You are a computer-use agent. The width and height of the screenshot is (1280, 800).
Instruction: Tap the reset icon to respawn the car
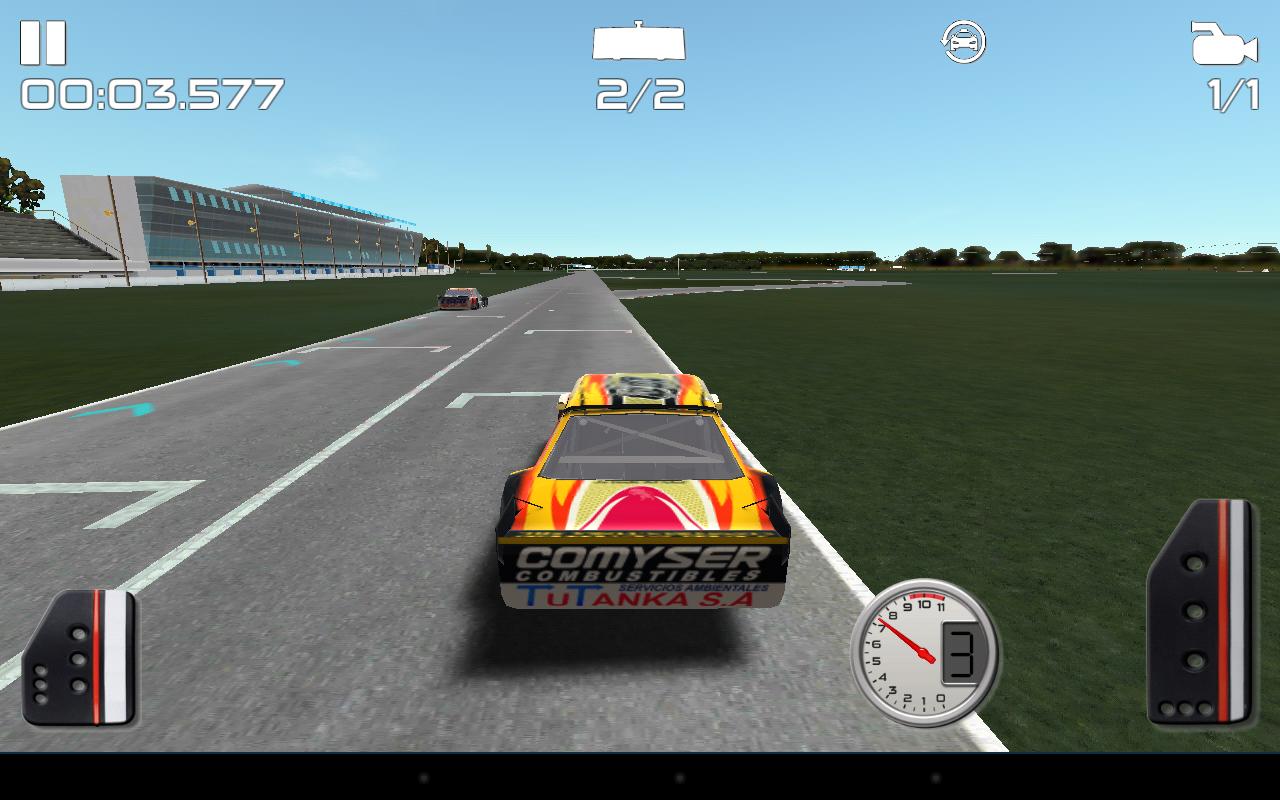pos(963,40)
